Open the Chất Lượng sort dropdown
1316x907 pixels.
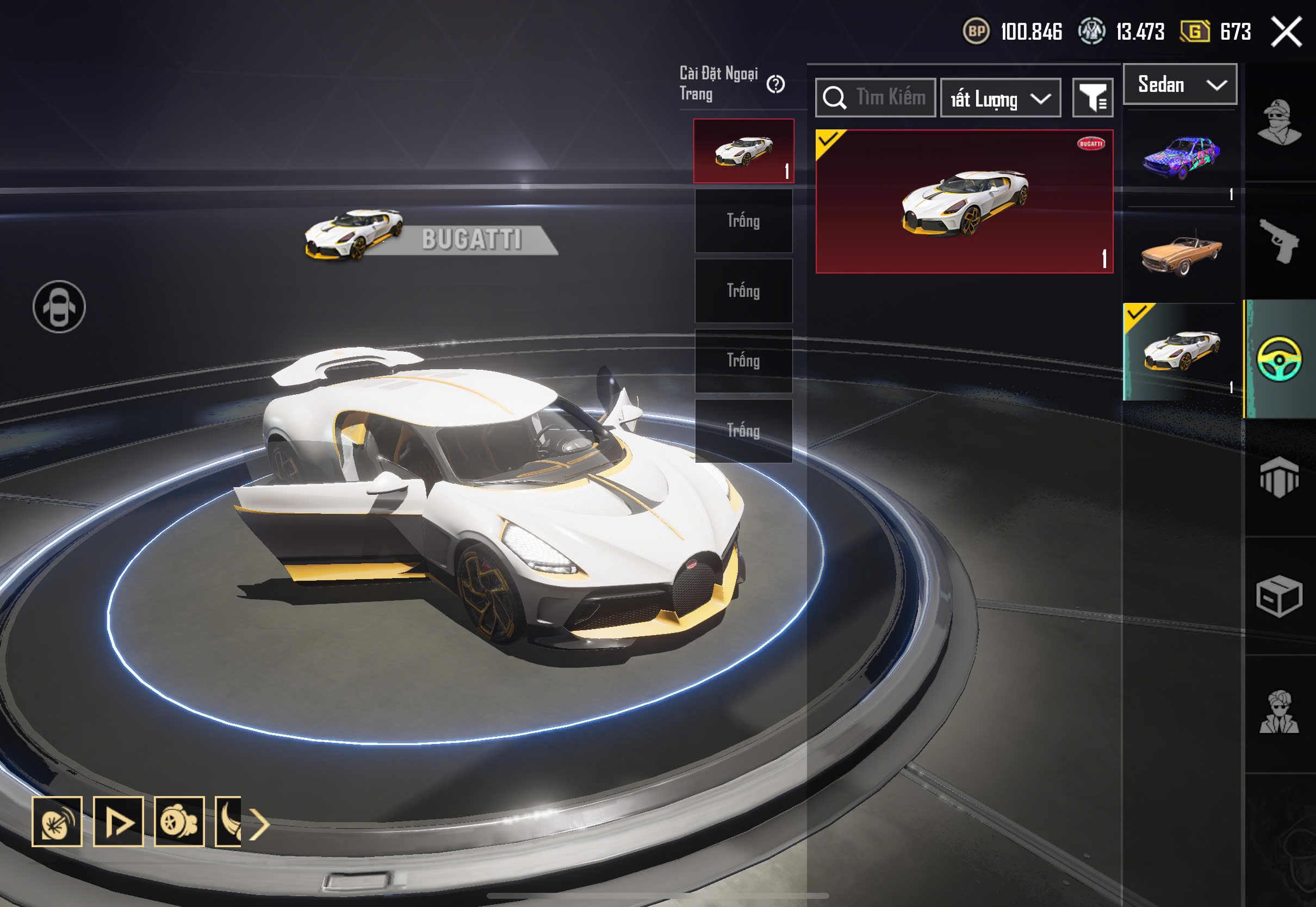point(1000,99)
